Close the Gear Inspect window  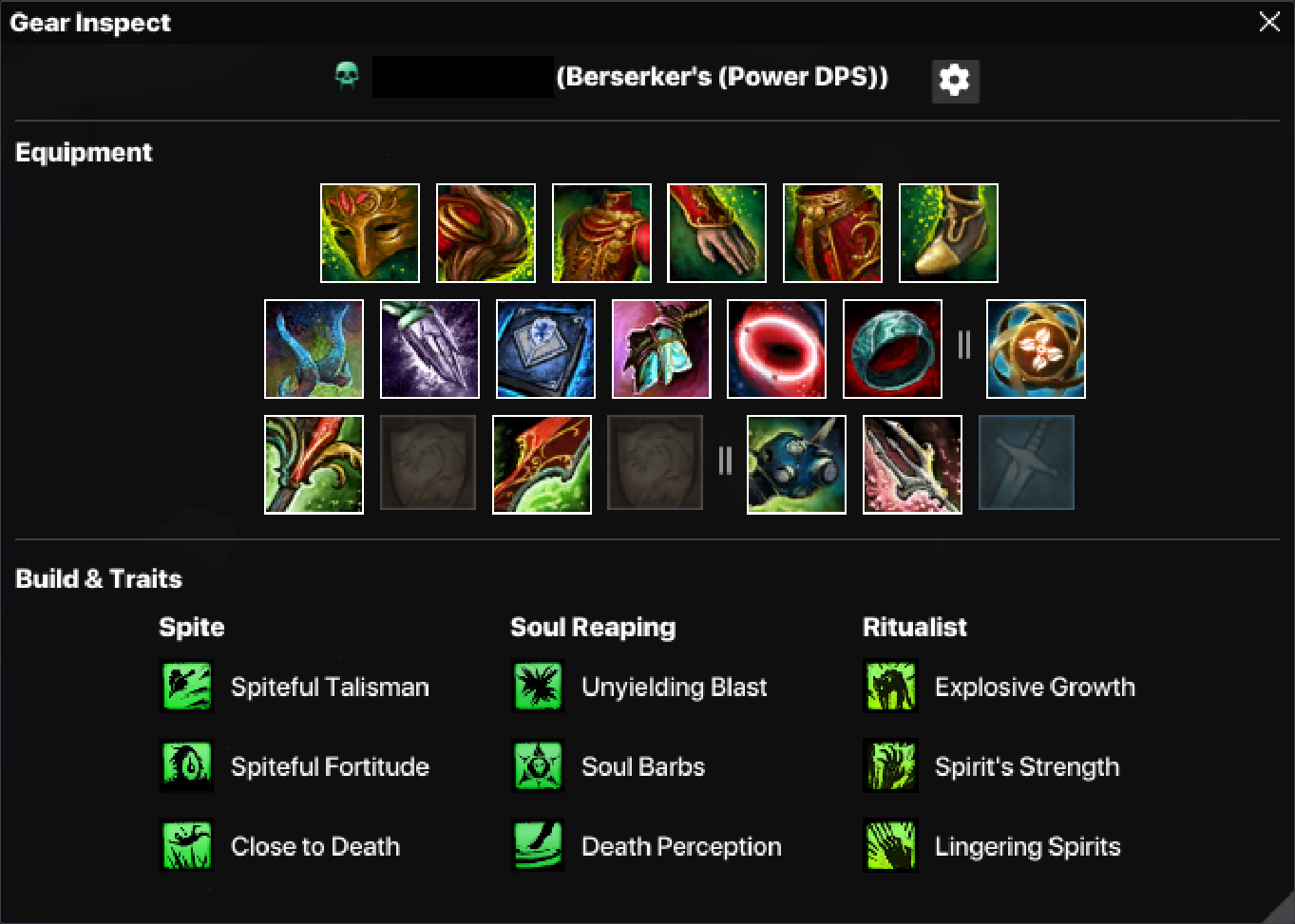point(1269,22)
